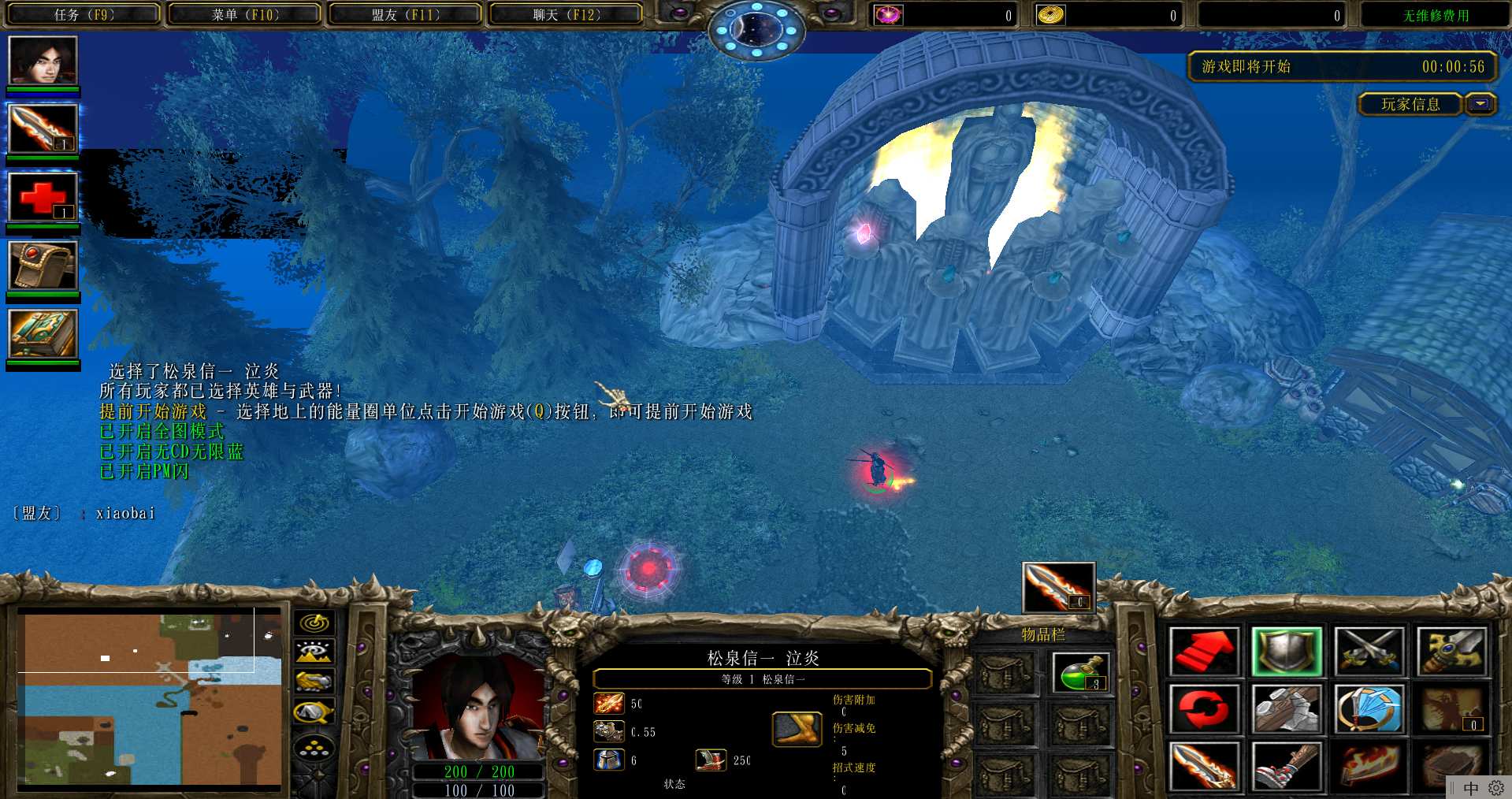Select the teal spellbook unit icon
Screen dimensions: 1512x799
pos(43,333)
